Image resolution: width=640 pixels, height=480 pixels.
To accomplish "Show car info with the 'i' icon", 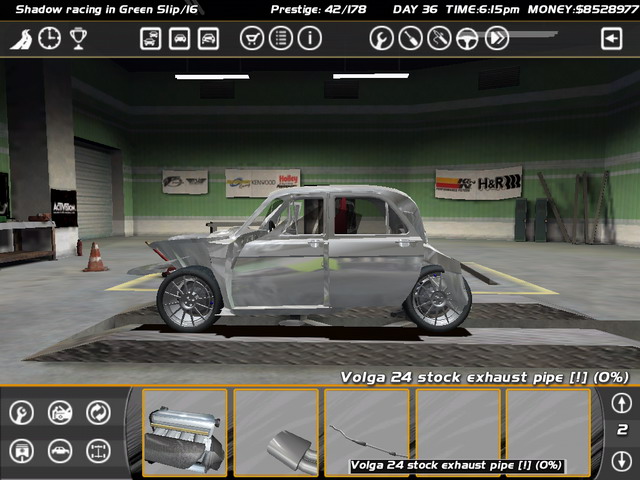I will tap(309, 39).
